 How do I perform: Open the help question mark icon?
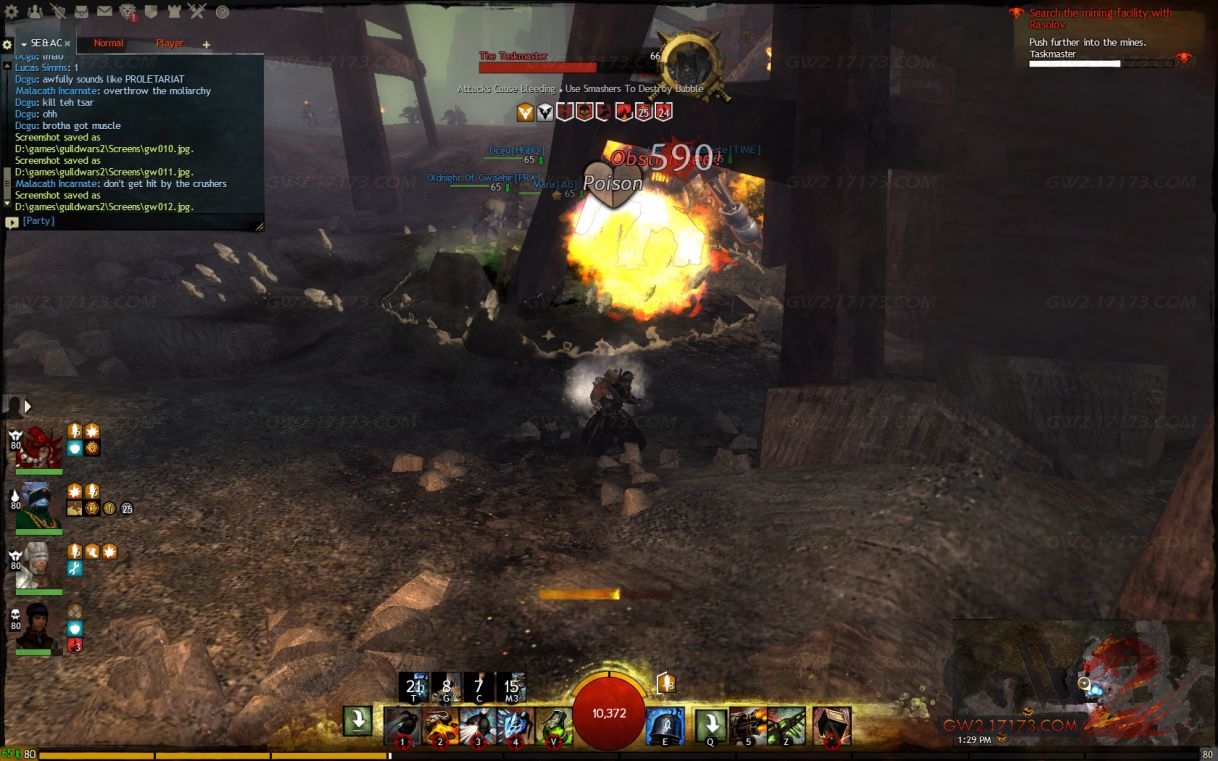222,12
